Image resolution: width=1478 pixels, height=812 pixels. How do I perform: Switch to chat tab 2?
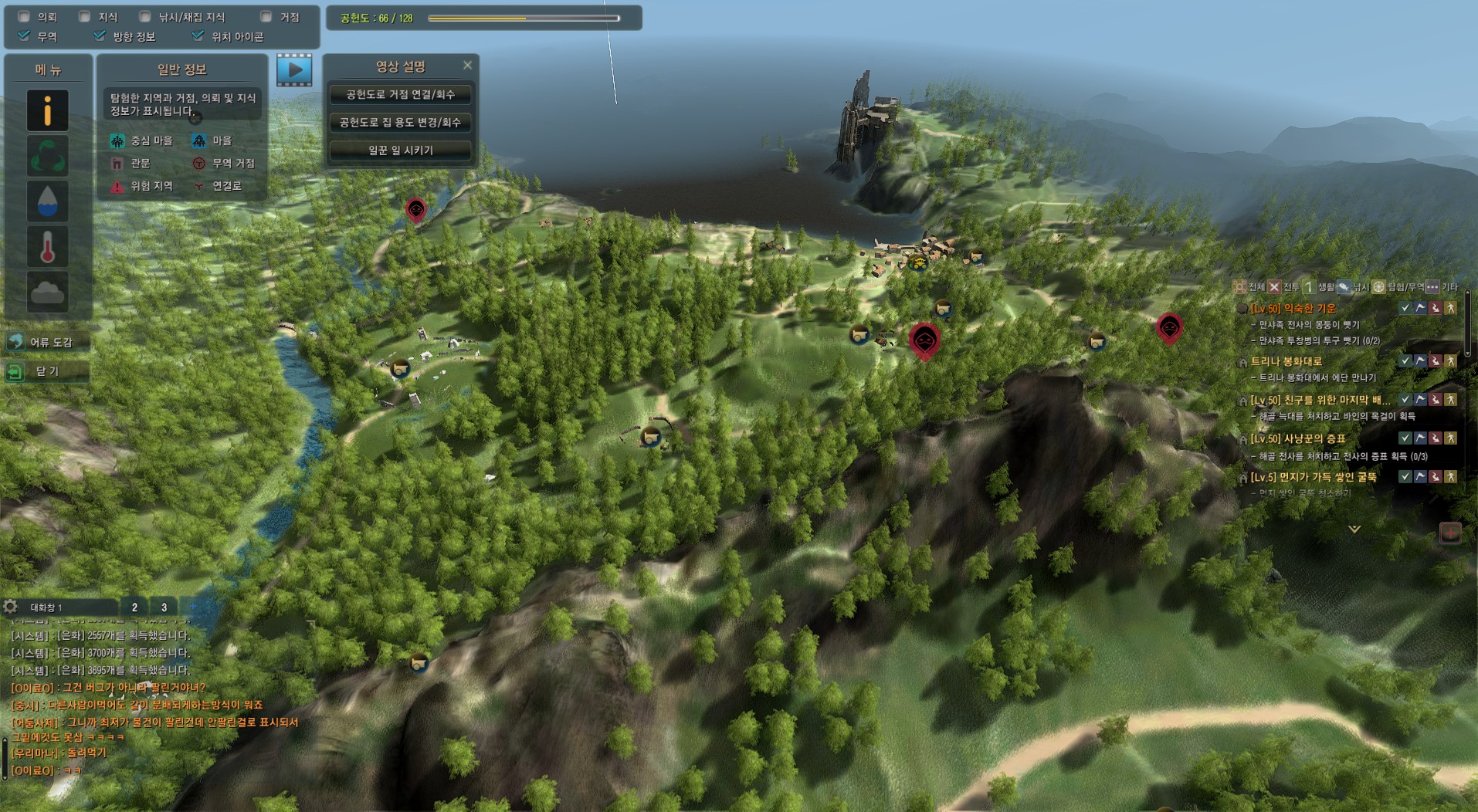pos(134,607)
